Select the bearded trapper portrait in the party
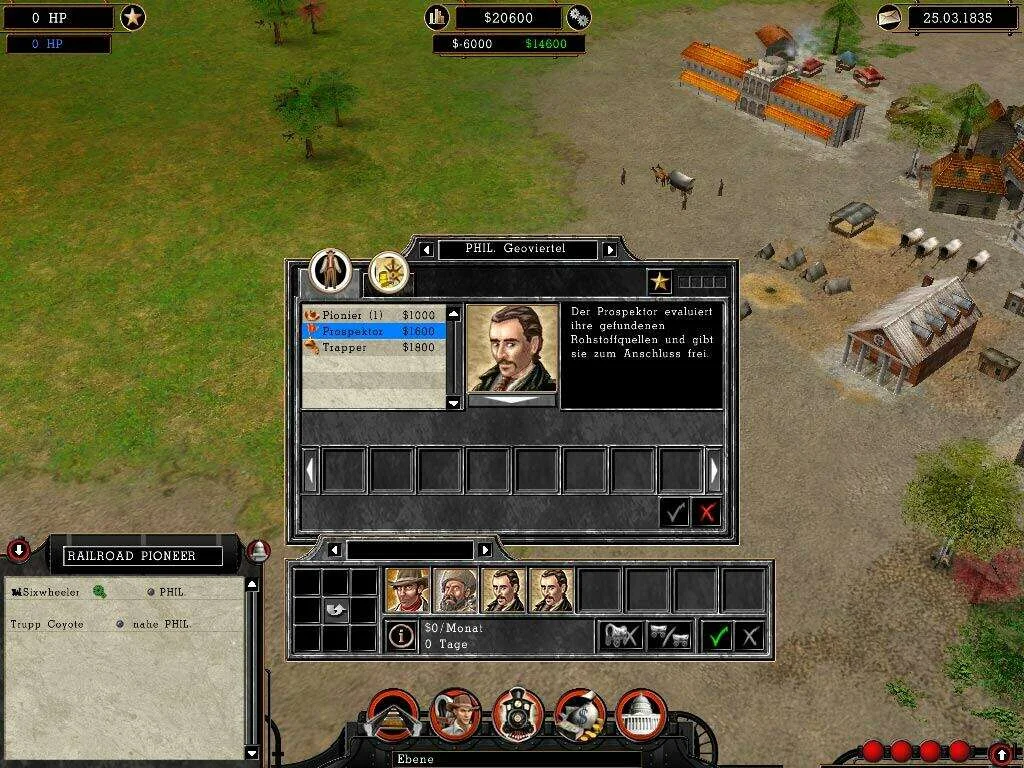The height and width of the screenshot is (768, 1024). (455, 590)
